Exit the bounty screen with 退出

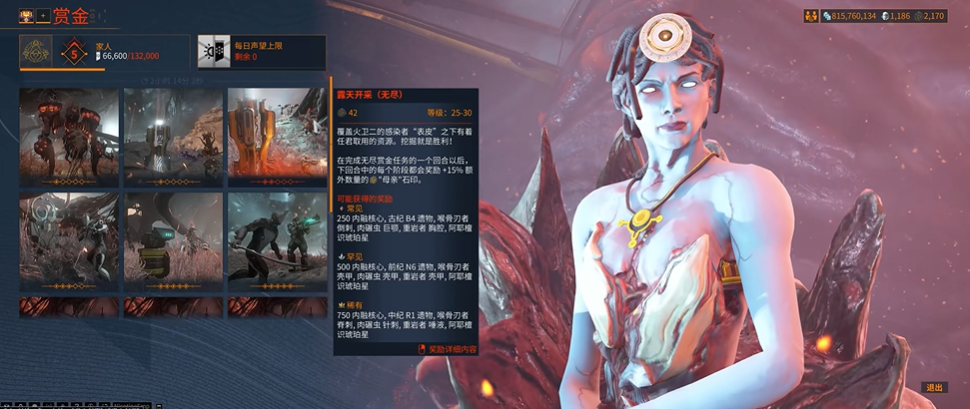pos(934,388)
